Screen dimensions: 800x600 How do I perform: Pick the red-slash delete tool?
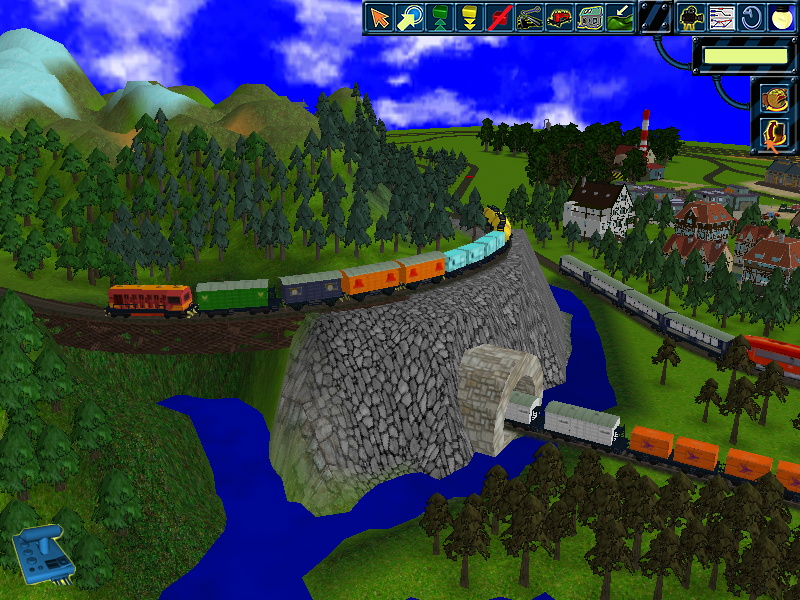[x=498, y=17]
